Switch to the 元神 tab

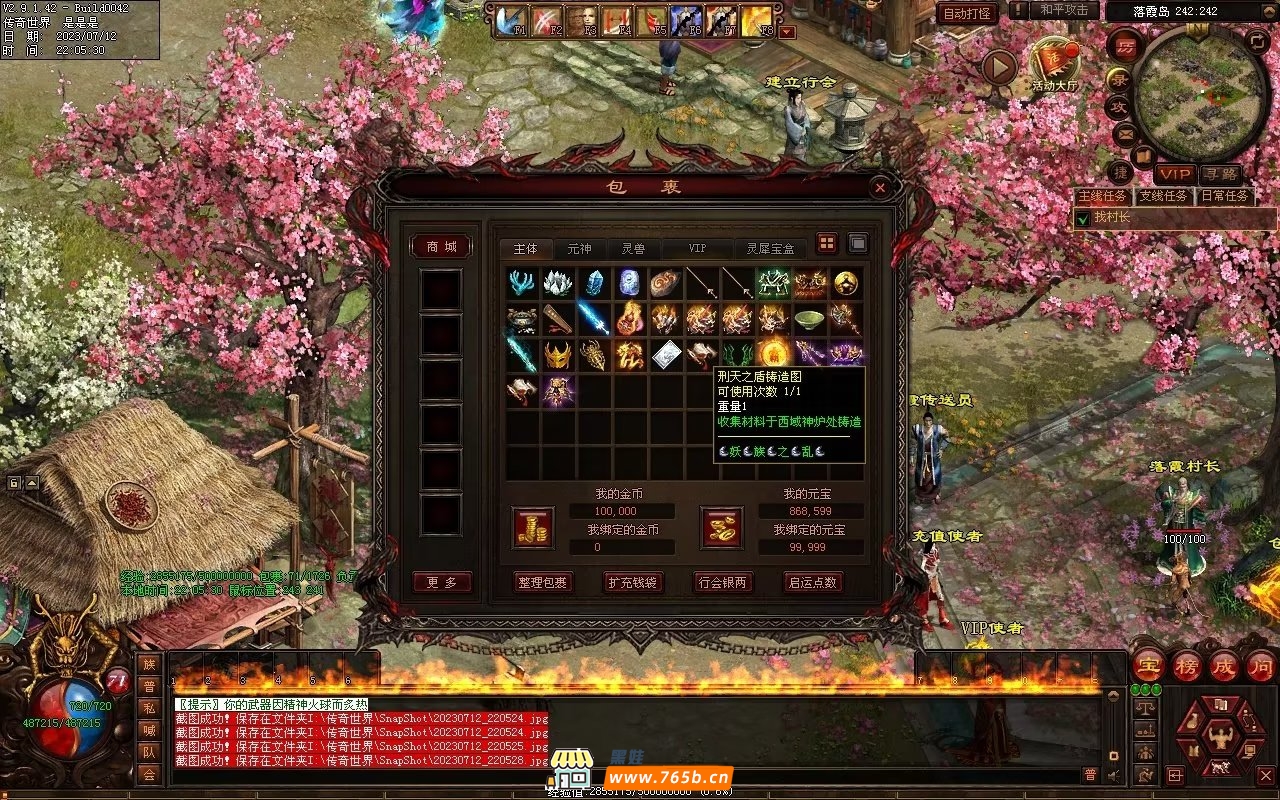tap(579, 248)
